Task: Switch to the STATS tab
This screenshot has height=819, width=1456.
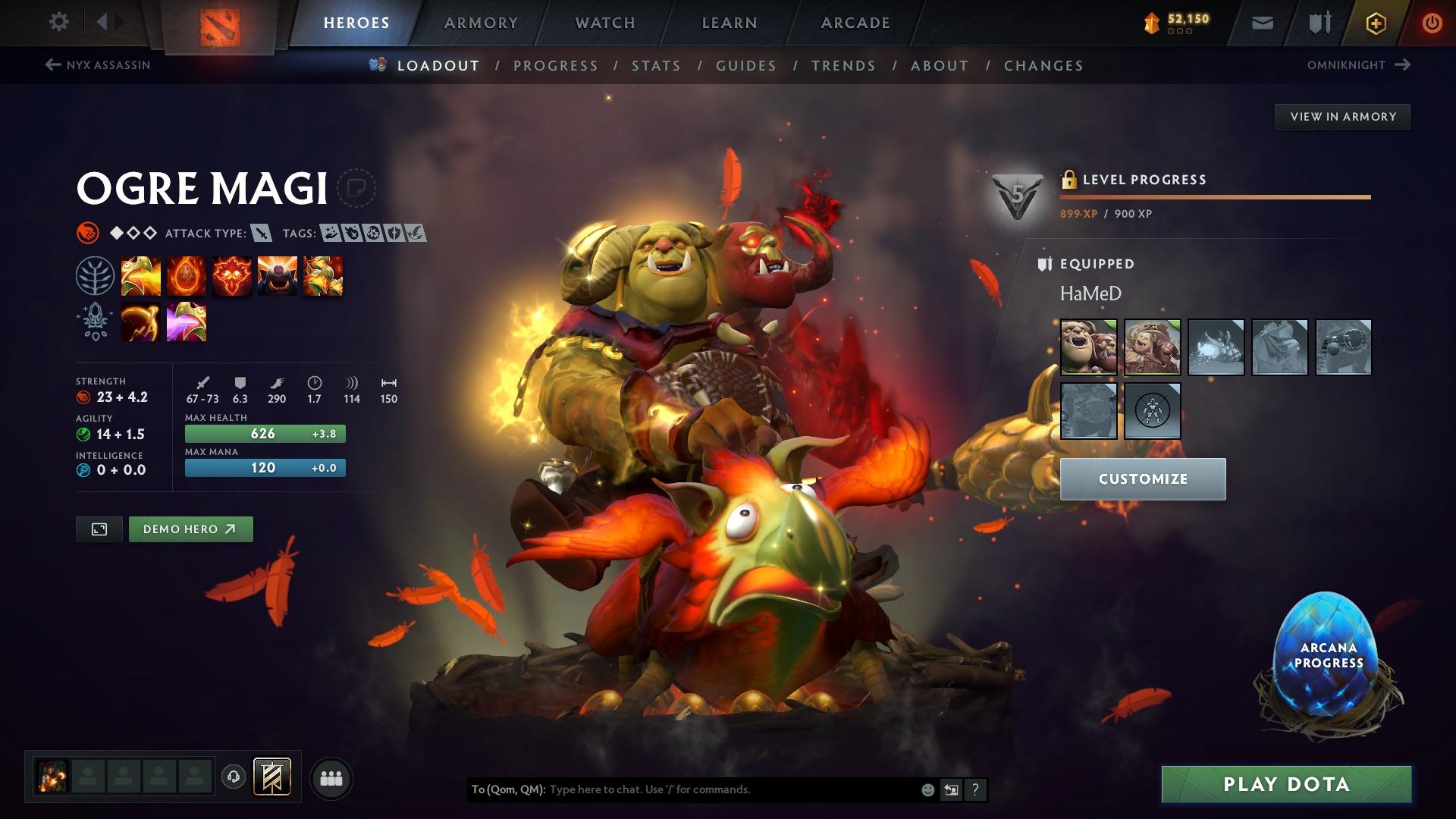Action: [x=657, y=65]
